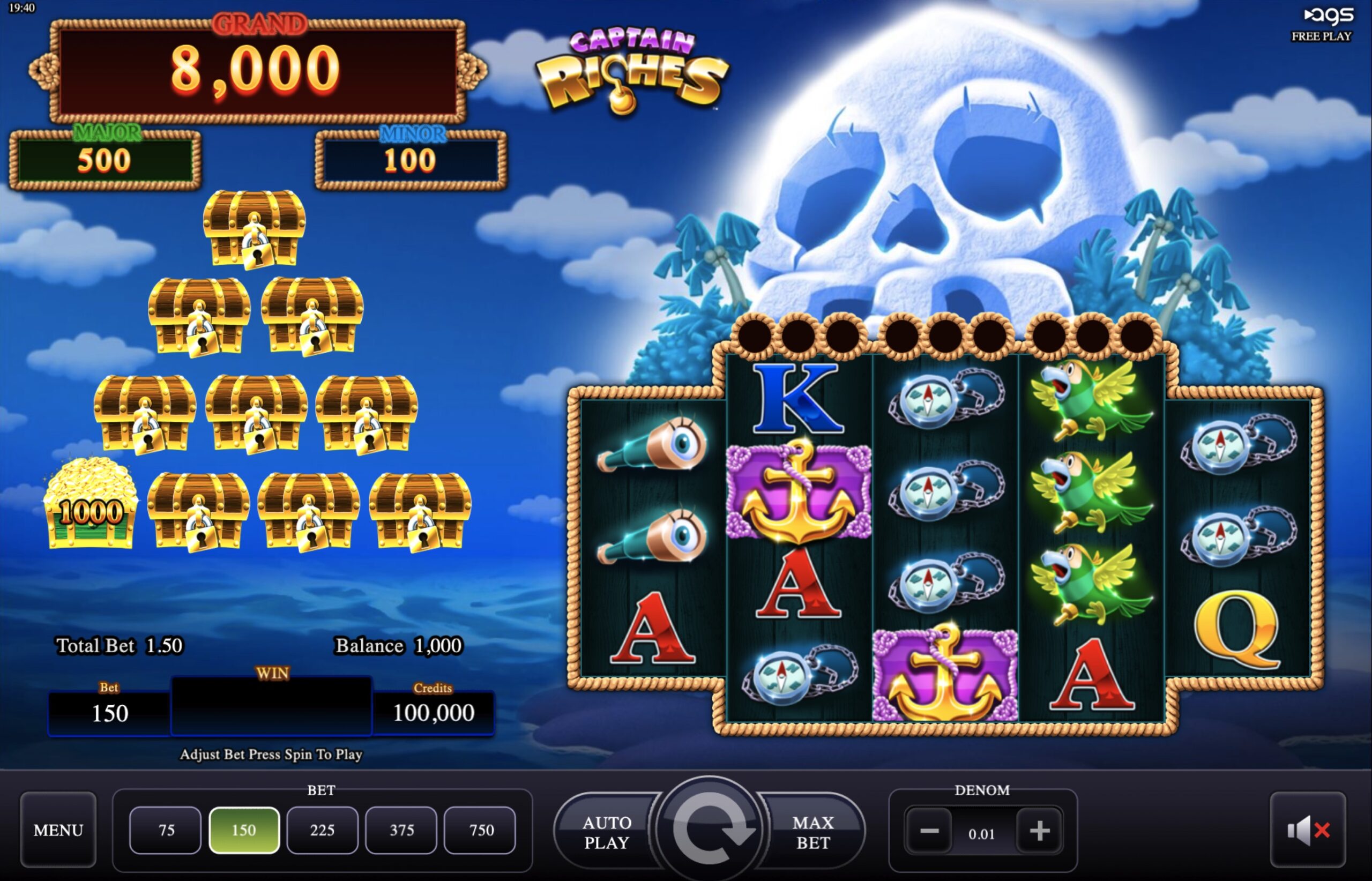The height and width of the screenshot is (881, 1372).
Task: Spin the reels with the circular arrow button
Action: pyautogui.click(x=710, y=830)
